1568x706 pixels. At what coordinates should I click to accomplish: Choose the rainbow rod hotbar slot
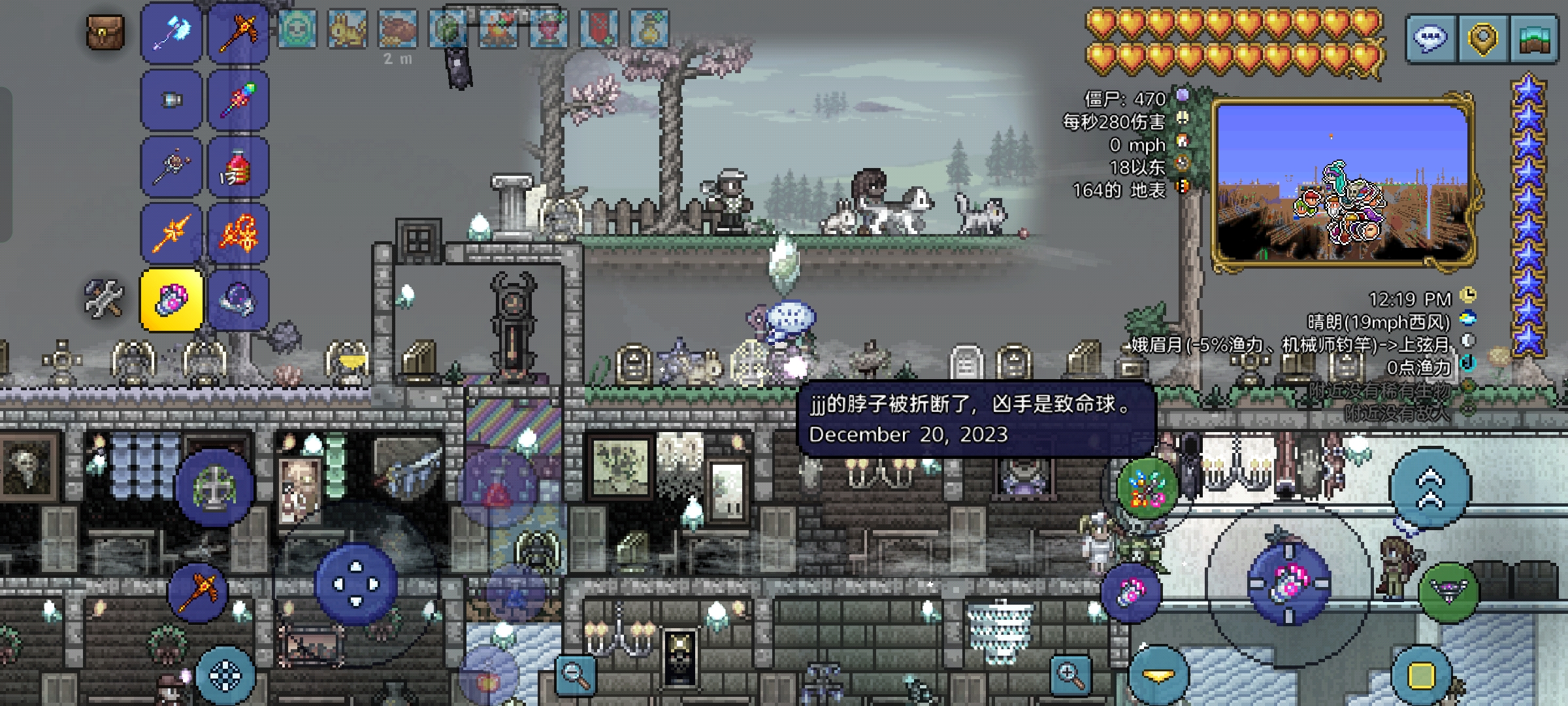[238, 100]
